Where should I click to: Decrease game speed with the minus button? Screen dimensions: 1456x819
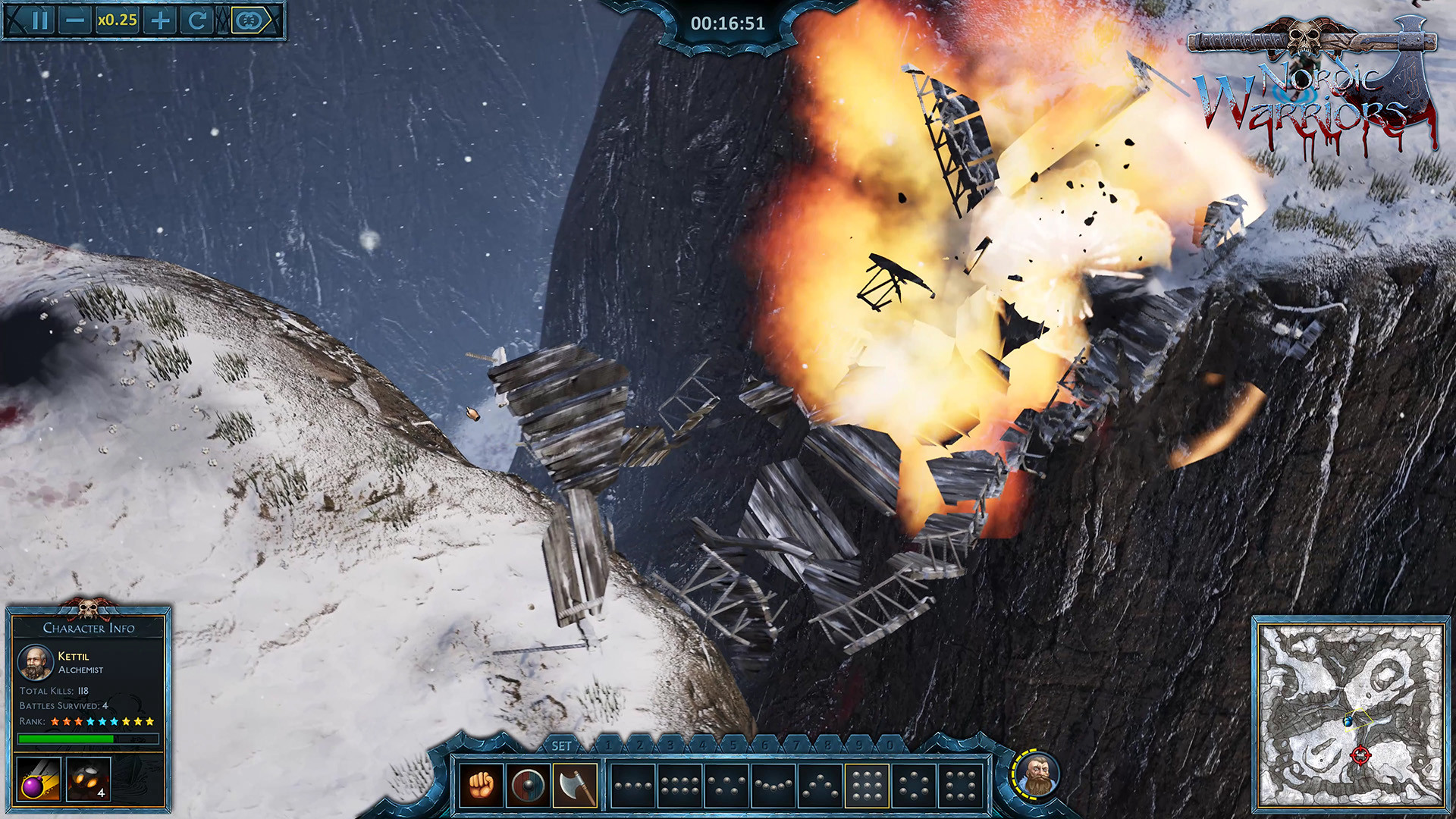point(75,20)
